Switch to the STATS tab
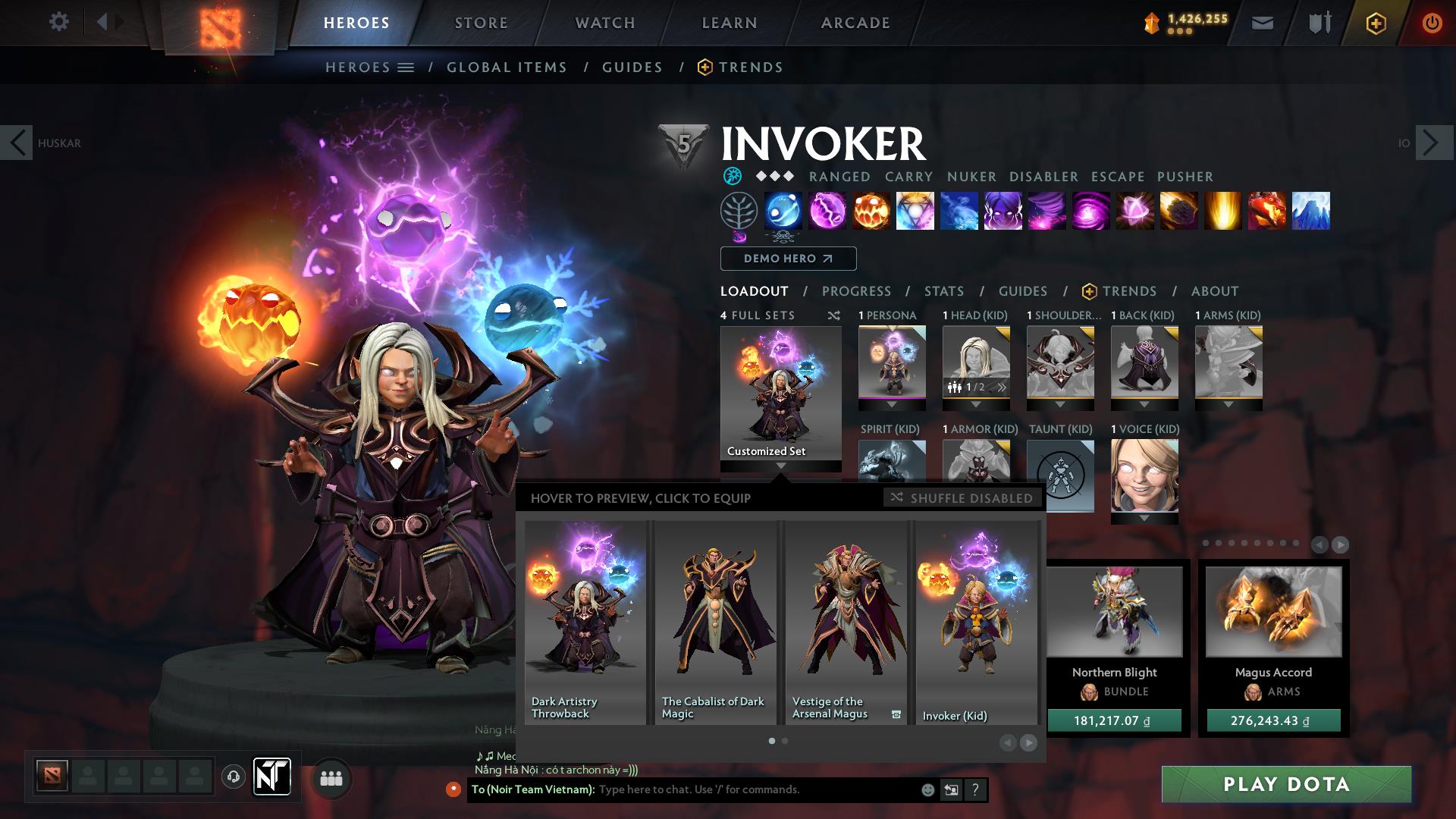The width and height of the screenshot is (1456, 819). coord(943,290)
